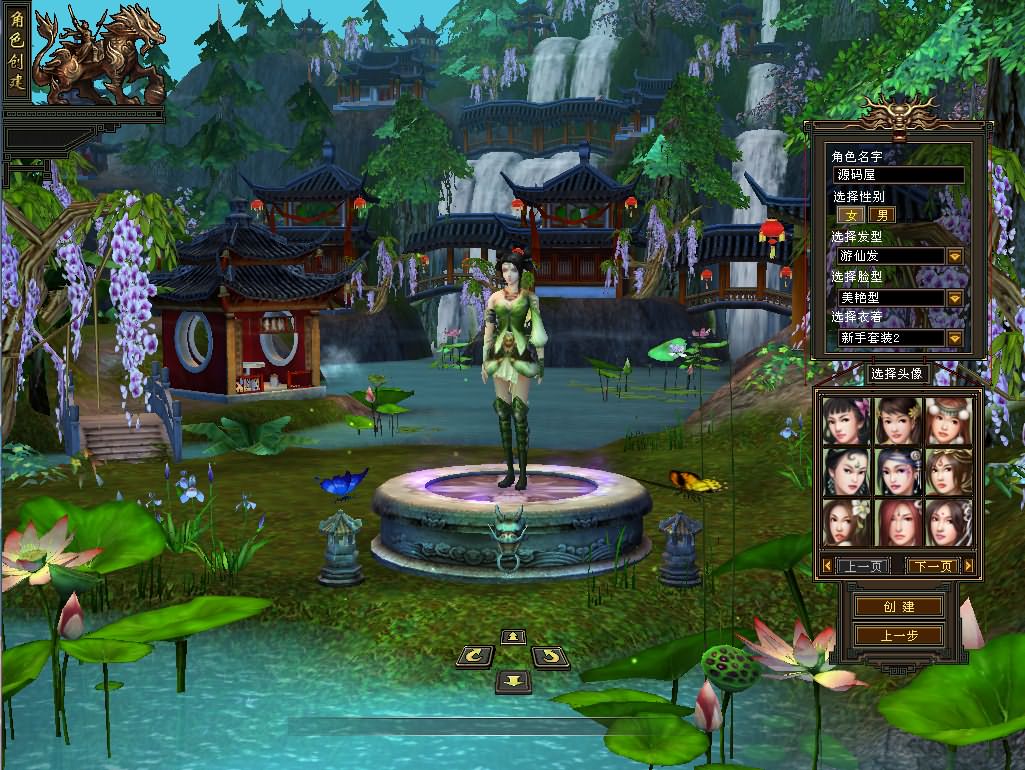This screenshot has height=770, width=1025.
Task: Choose the red-haired woman portrait
Action: pyautogui.click(x=897, y=522)
